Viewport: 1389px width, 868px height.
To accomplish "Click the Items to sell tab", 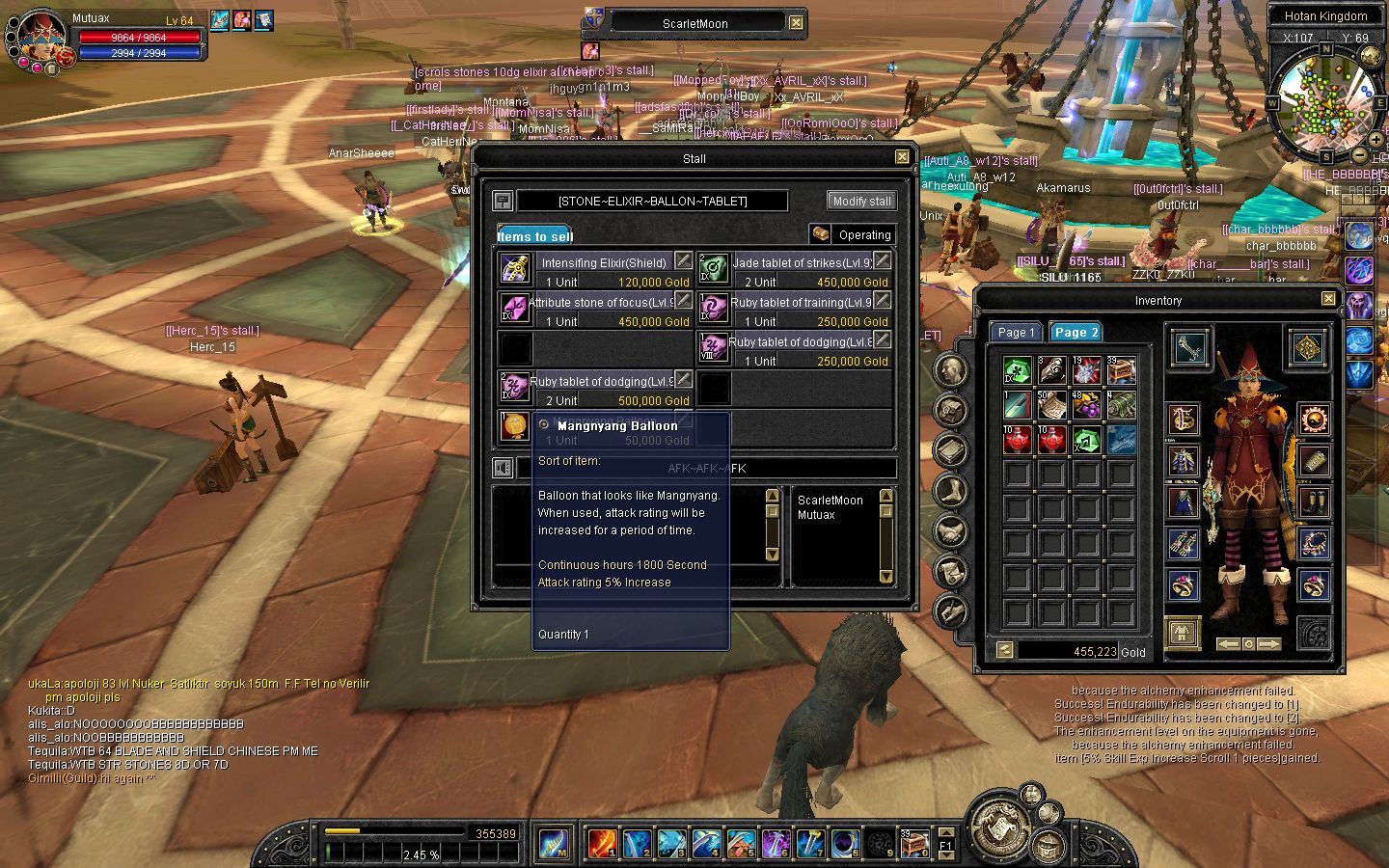I will pyautogui.click(x=535, y=235).
